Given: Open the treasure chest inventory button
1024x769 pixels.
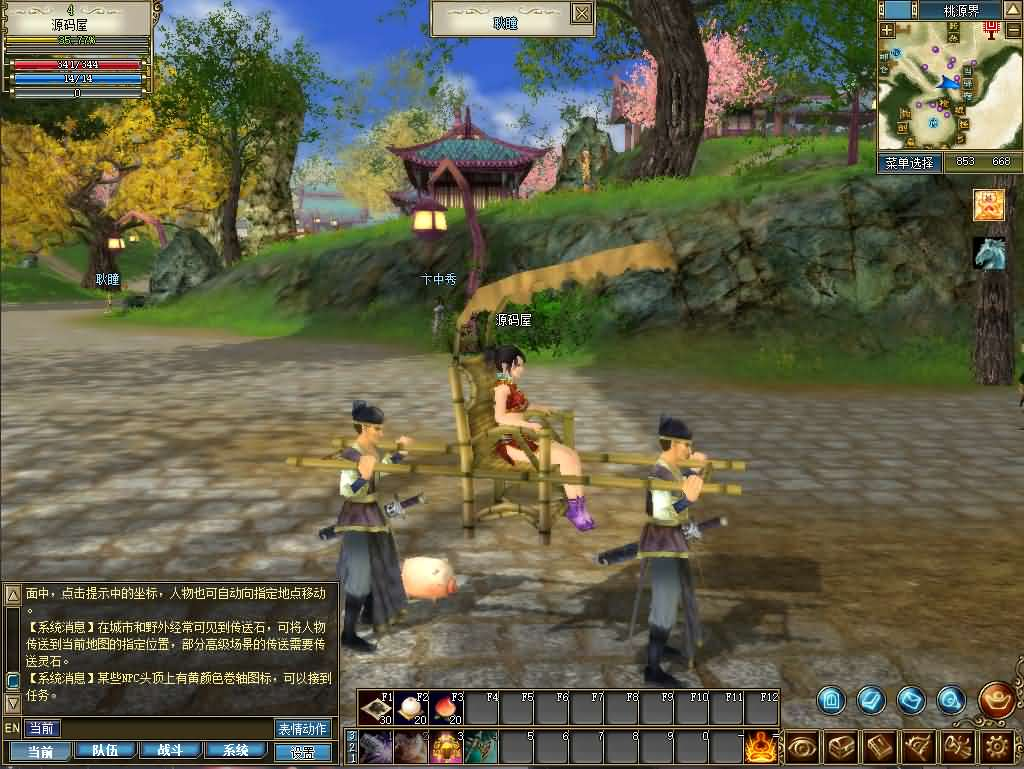Looking at the screenshot, I should point(841,747).
